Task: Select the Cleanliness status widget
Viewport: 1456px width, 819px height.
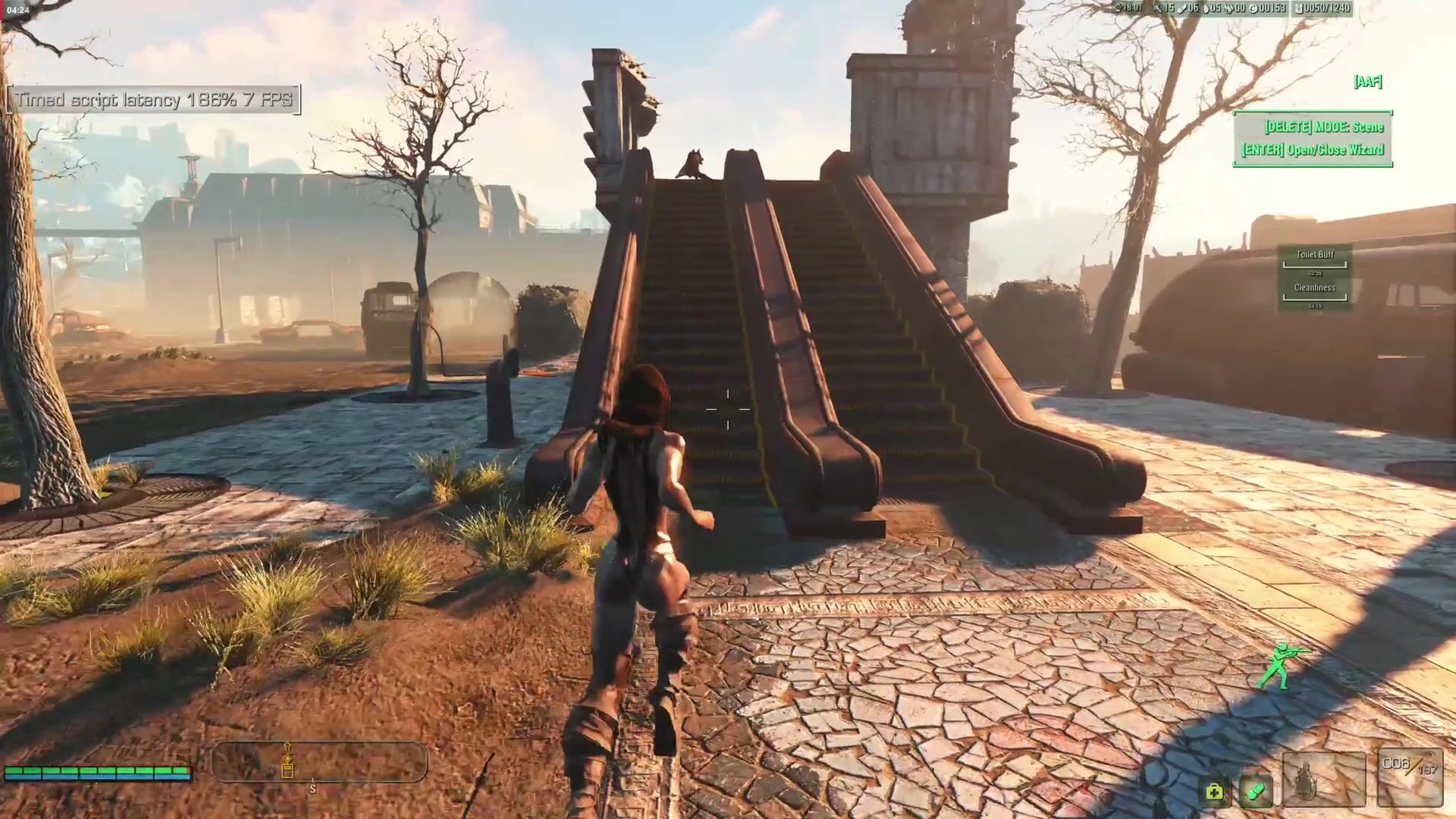Action: (x=1315, y=292)
